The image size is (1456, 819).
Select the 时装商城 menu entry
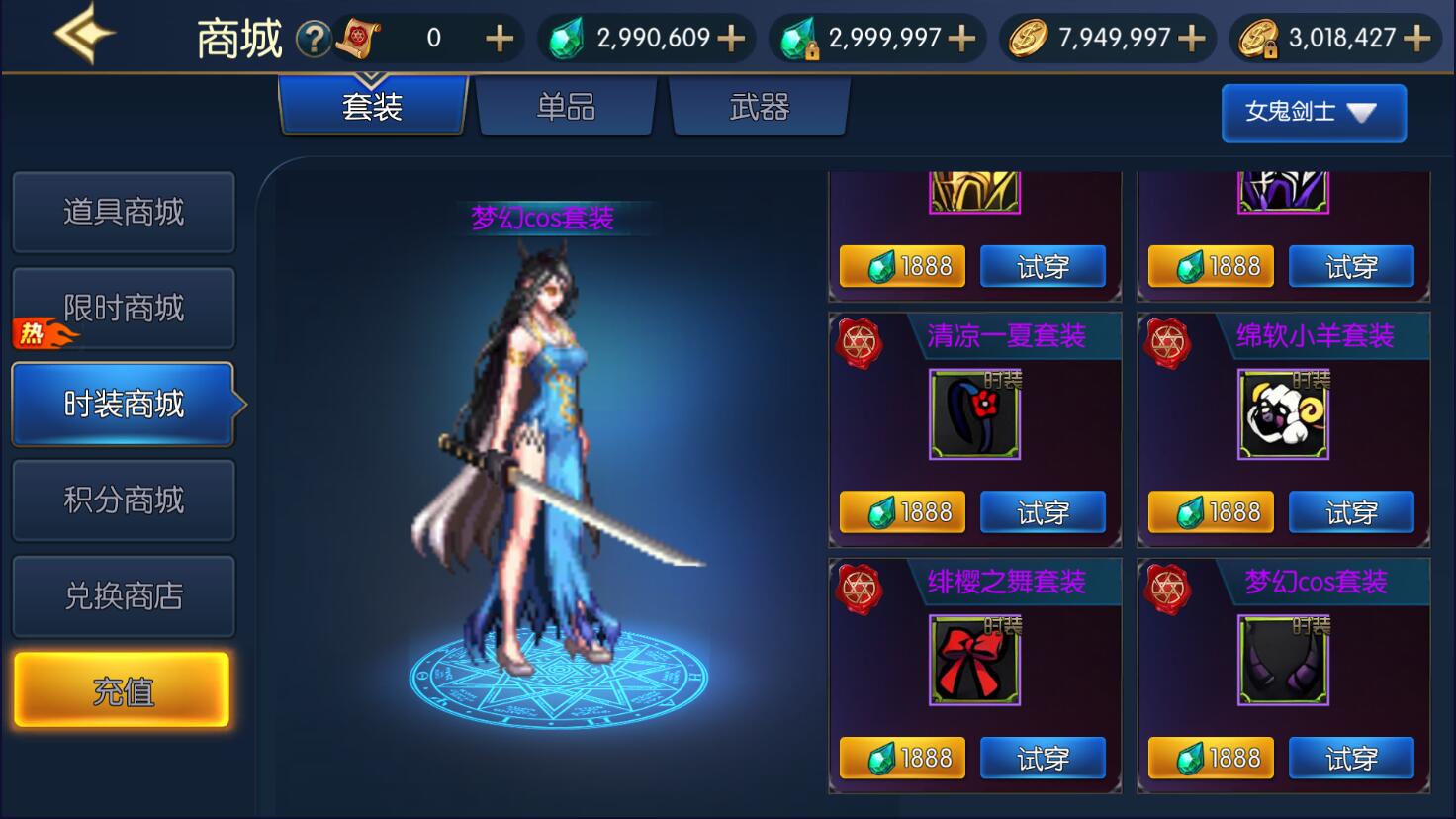pyautogui.click(x=124, y=405)
